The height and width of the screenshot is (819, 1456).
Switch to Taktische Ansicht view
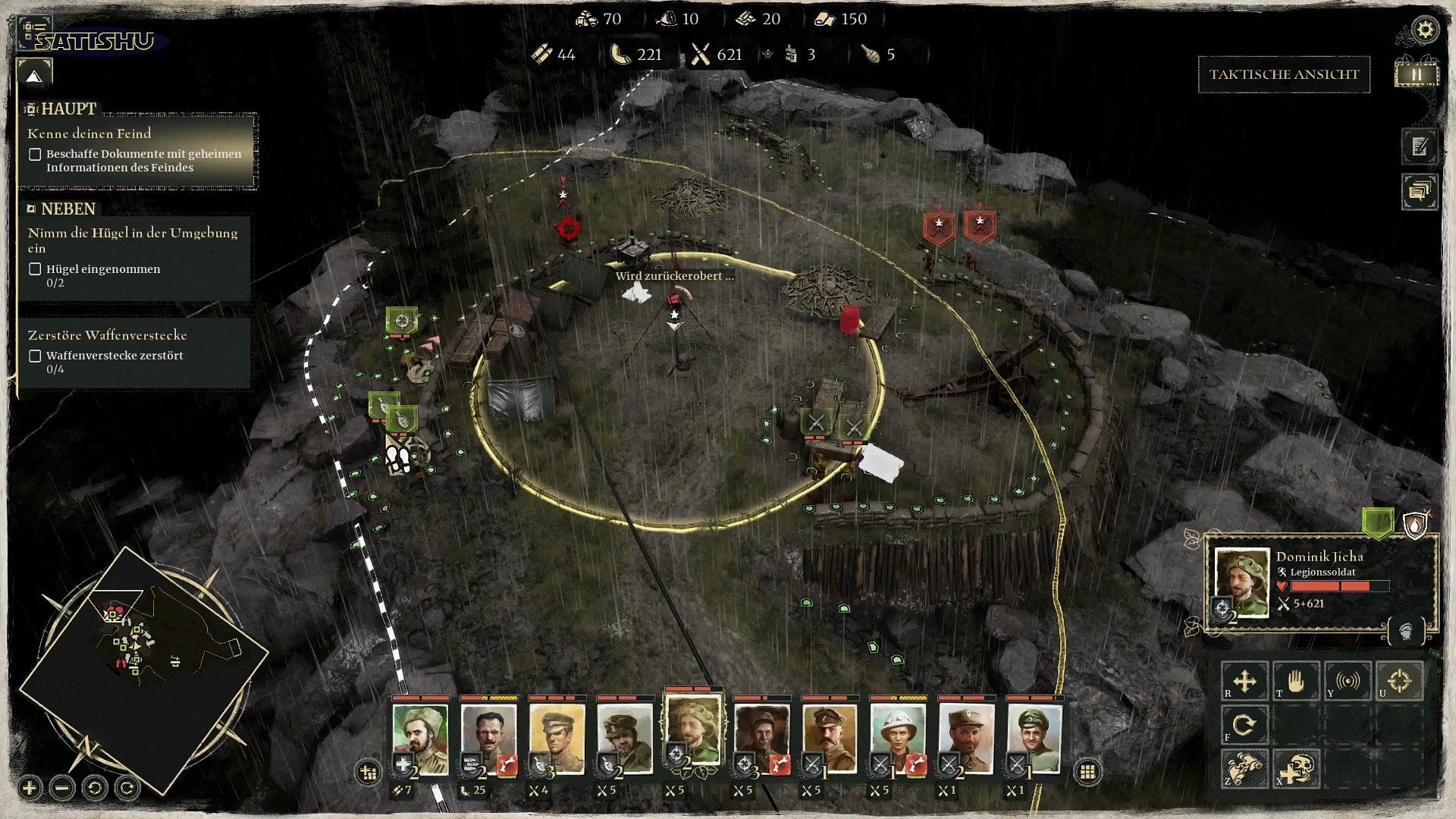[1283, 74]
